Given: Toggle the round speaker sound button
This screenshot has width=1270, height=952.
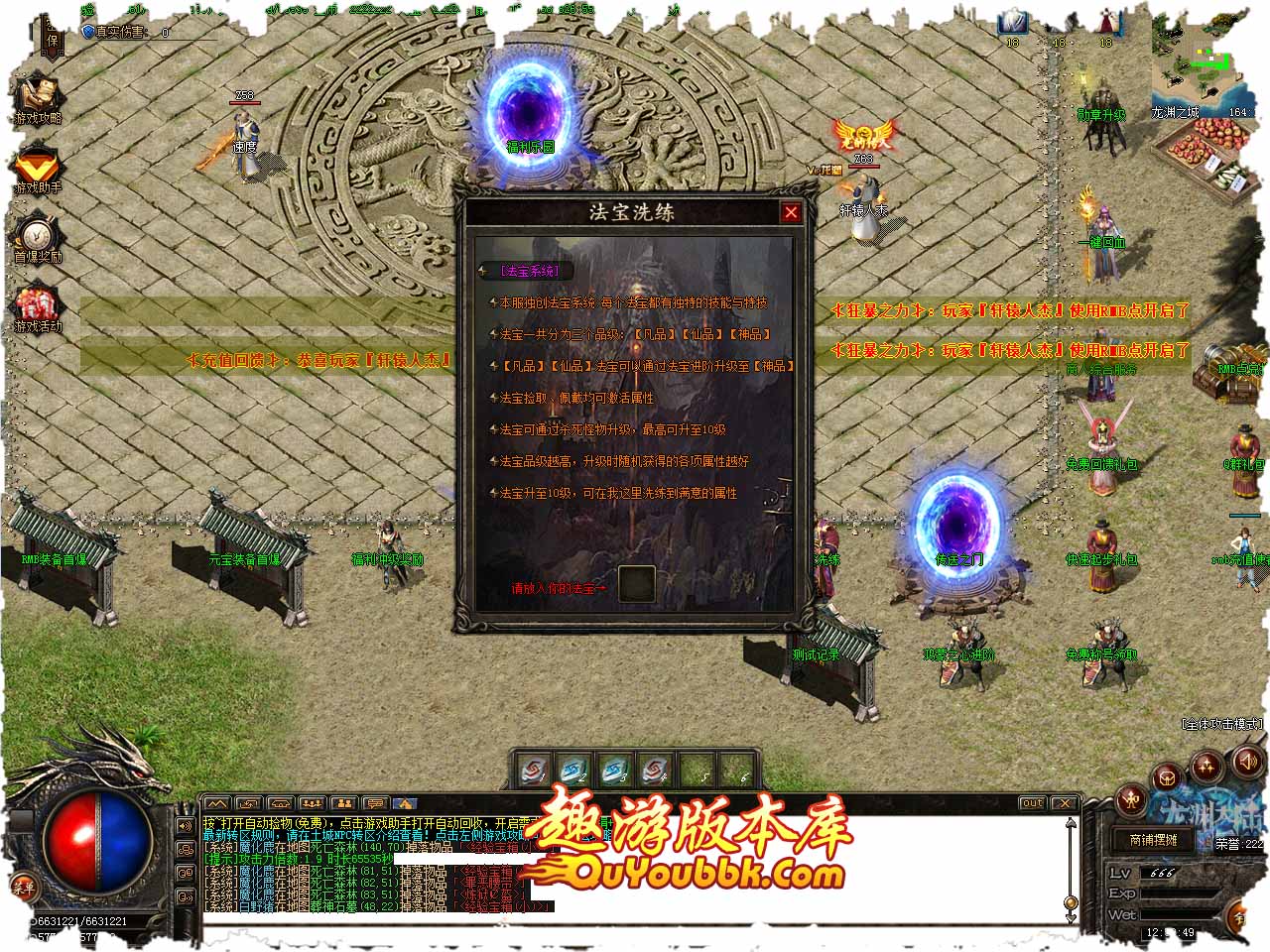Looking at the screenshot, I should tap(1246, 762).
